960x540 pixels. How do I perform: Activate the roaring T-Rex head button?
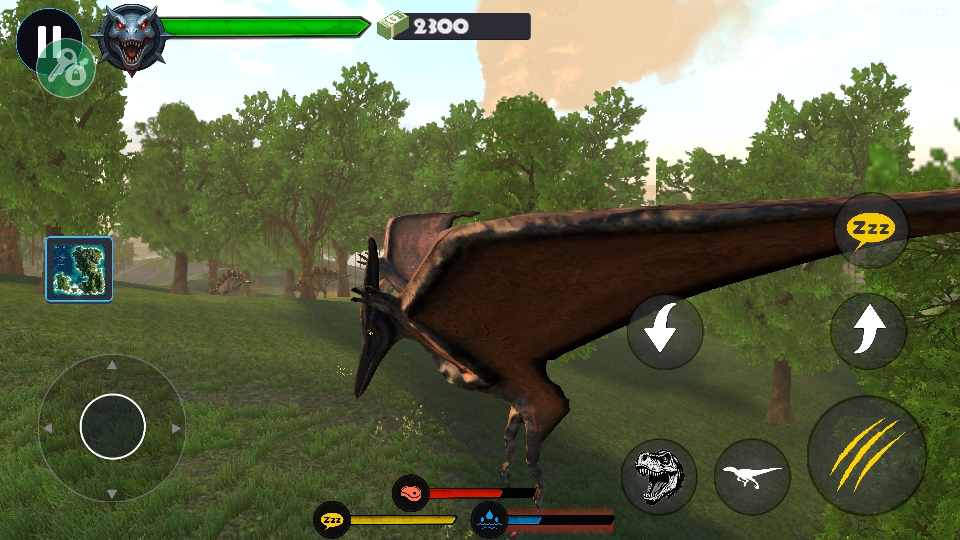coord(659,477)
